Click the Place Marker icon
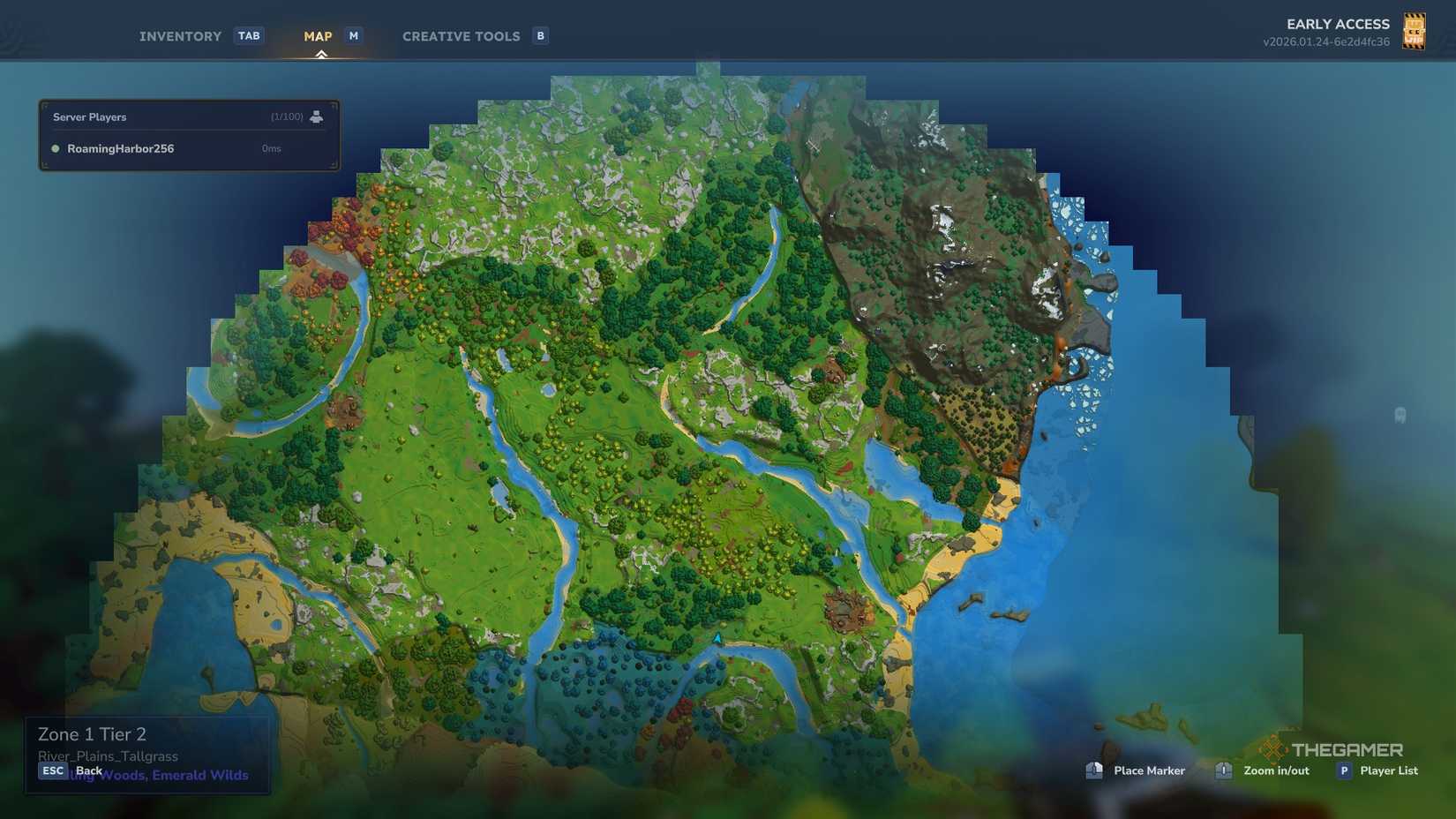The width and height of the screenshot is (1456, 819). [x=1094, y=770]
